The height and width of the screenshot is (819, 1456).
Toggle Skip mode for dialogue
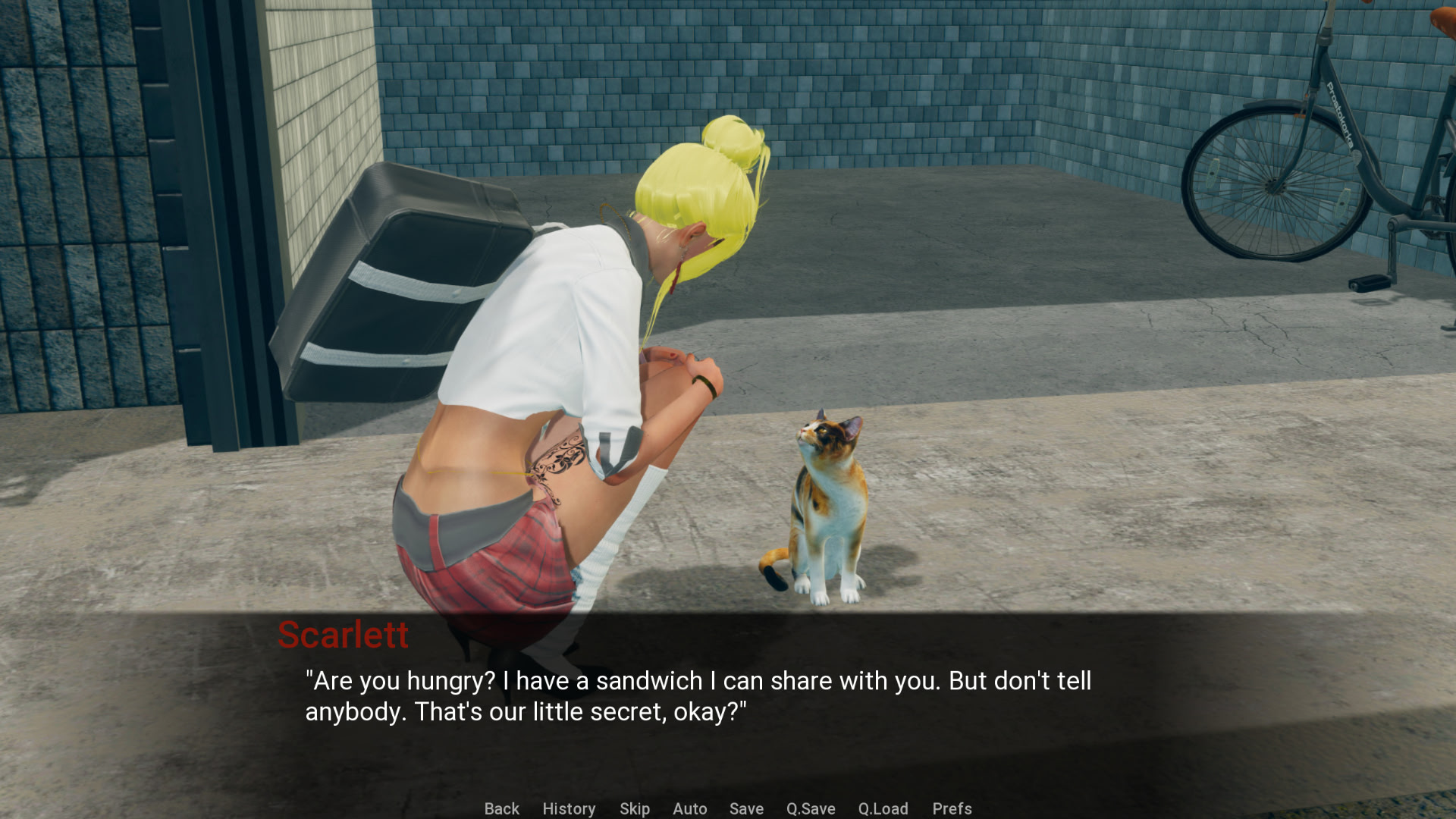click(x=634, y=808)
